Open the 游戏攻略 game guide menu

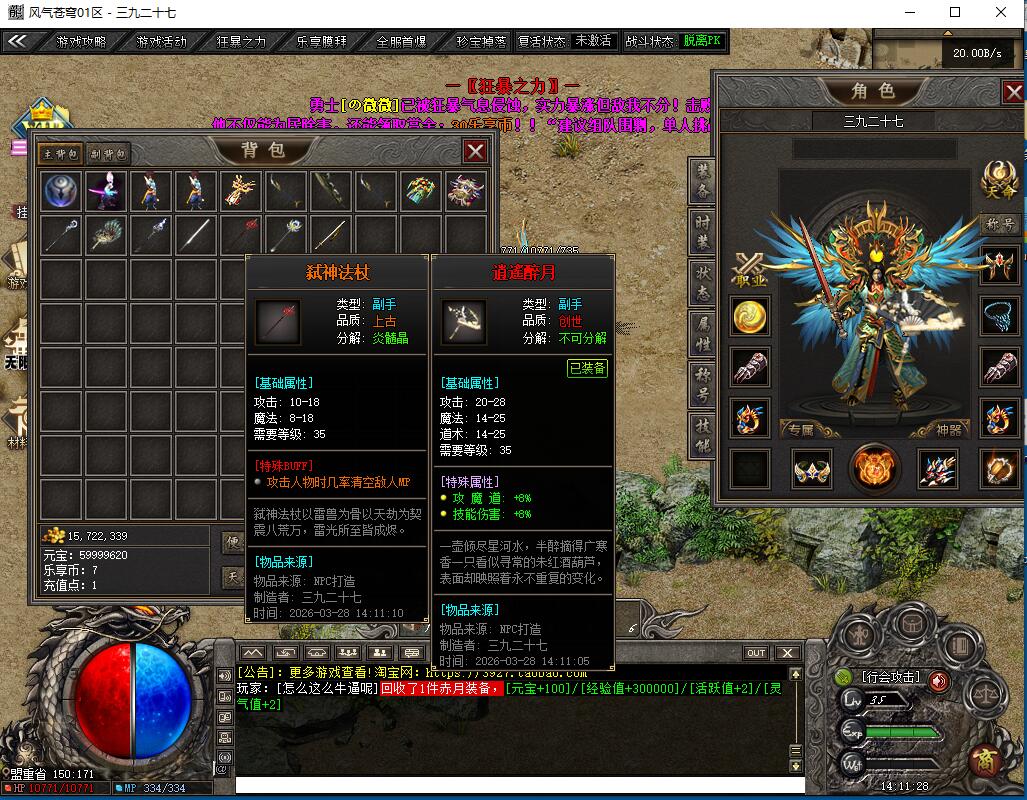80,42
